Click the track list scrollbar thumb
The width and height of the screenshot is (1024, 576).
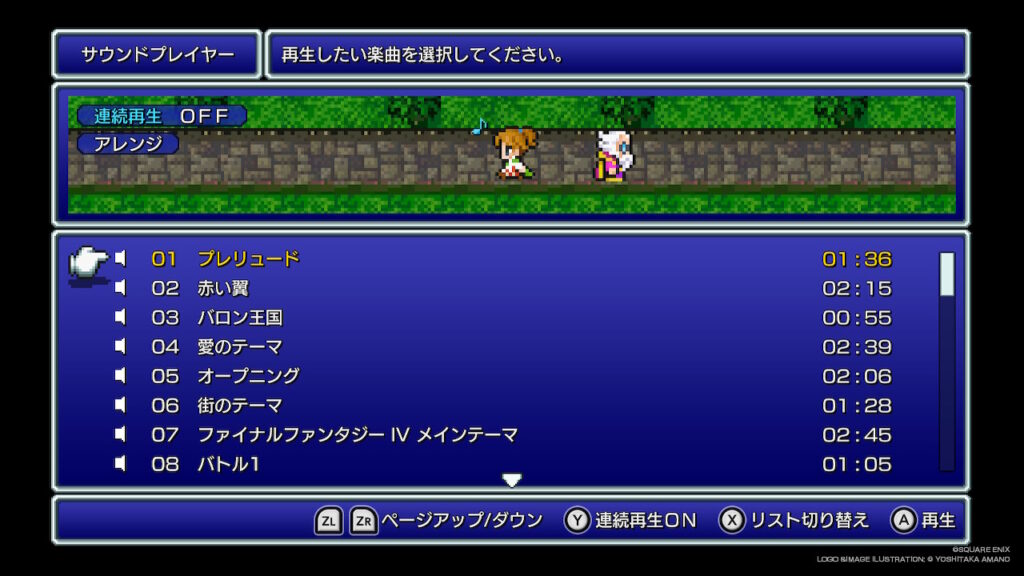tap(946, 274)
